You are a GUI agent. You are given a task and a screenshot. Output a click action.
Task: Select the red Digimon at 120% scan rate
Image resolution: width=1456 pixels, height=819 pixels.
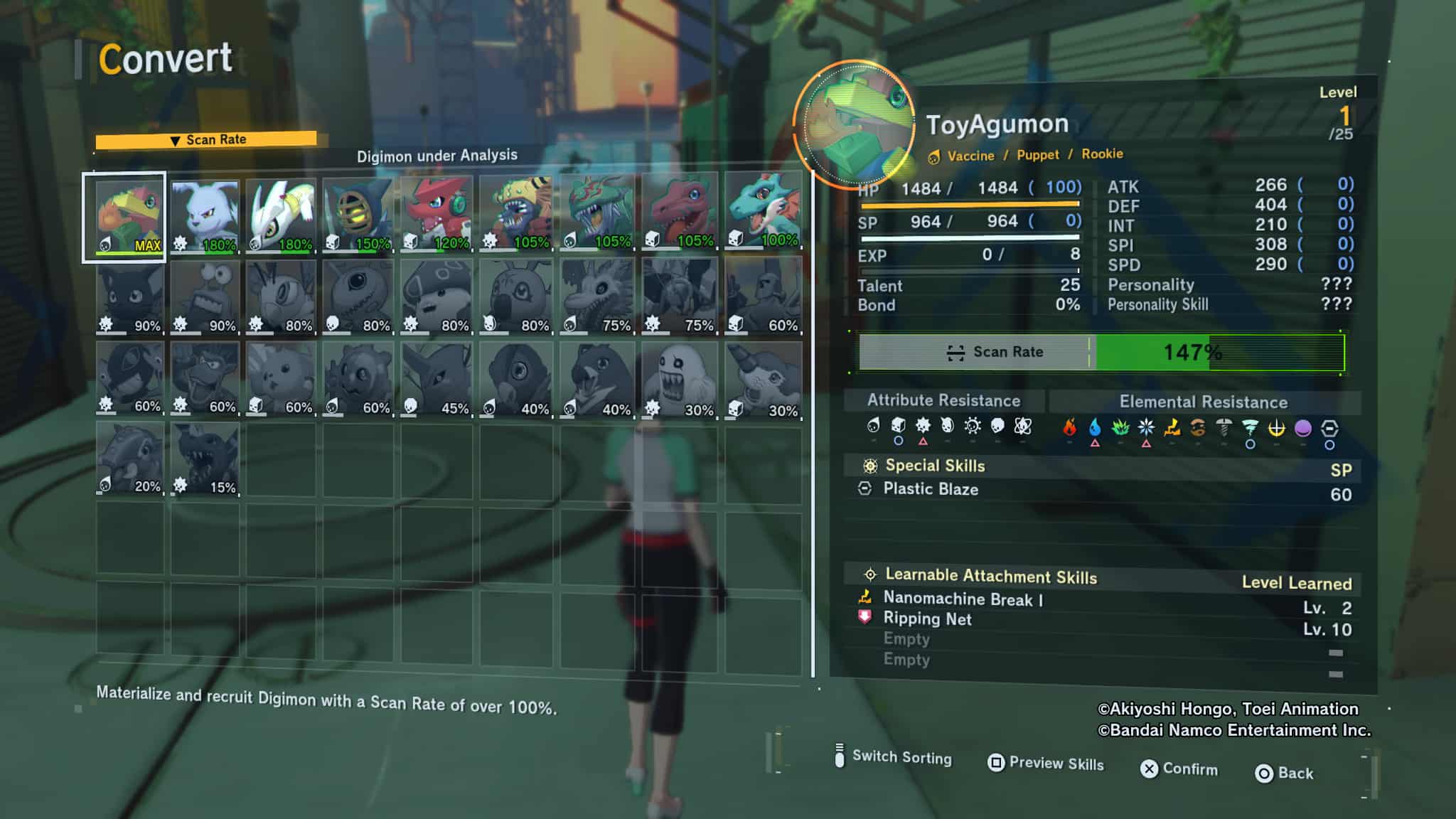point(436,215)
